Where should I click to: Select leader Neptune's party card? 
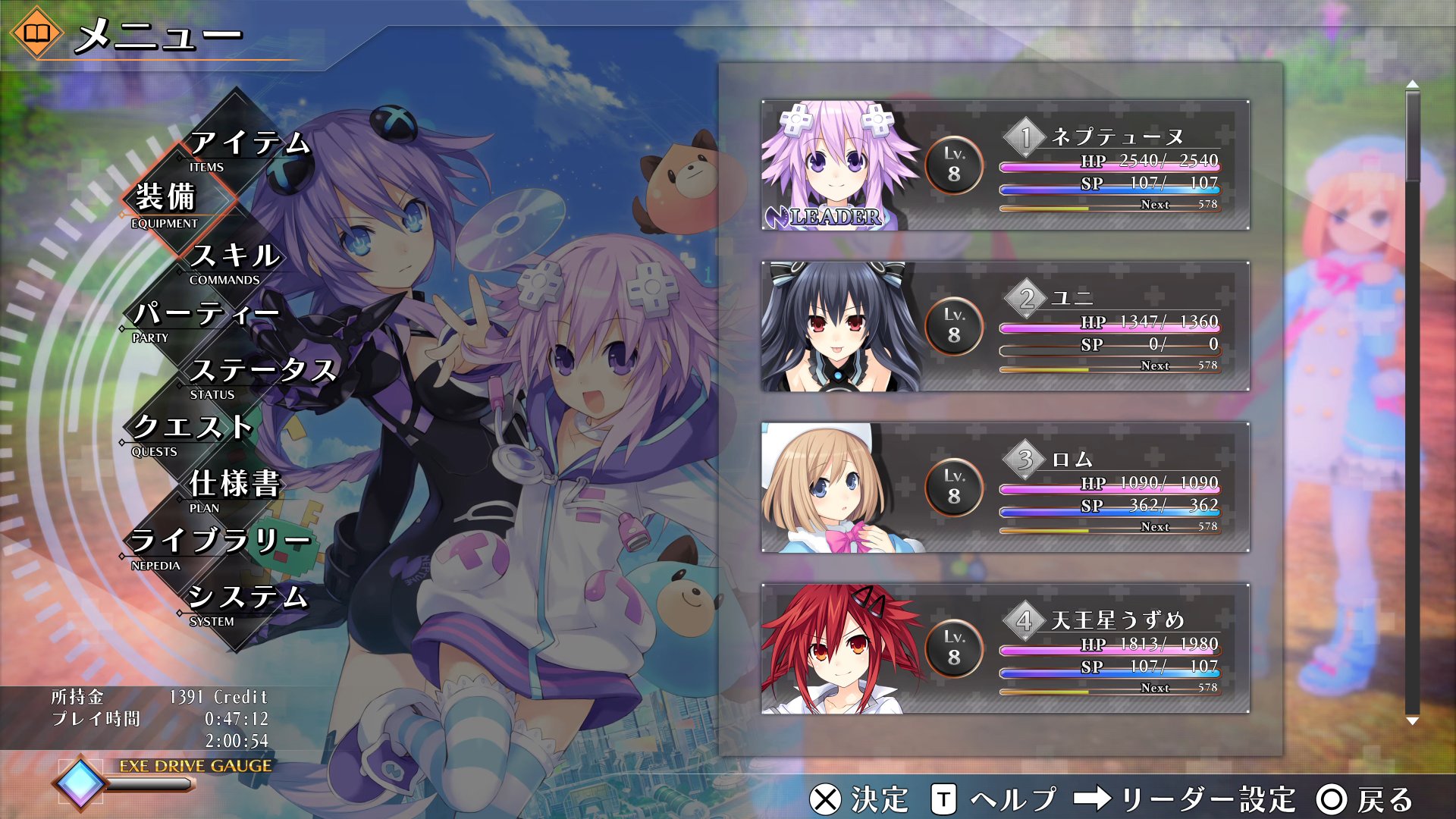1005,165
